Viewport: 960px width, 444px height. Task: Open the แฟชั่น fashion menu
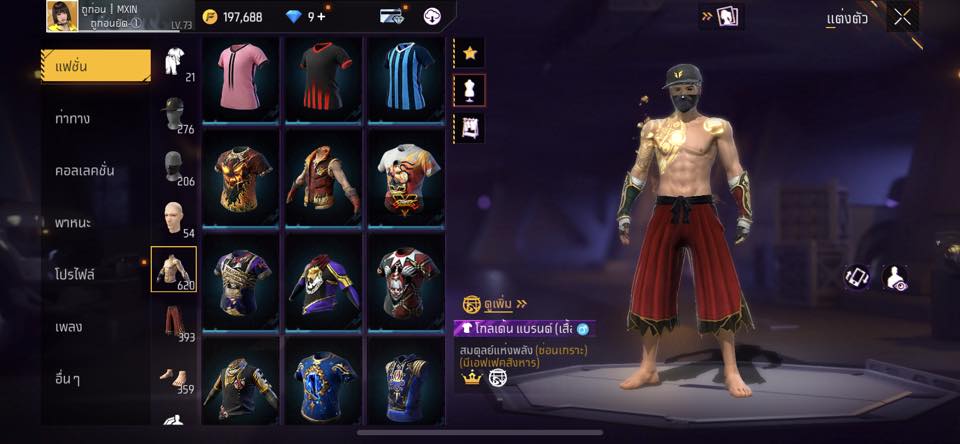95,66
